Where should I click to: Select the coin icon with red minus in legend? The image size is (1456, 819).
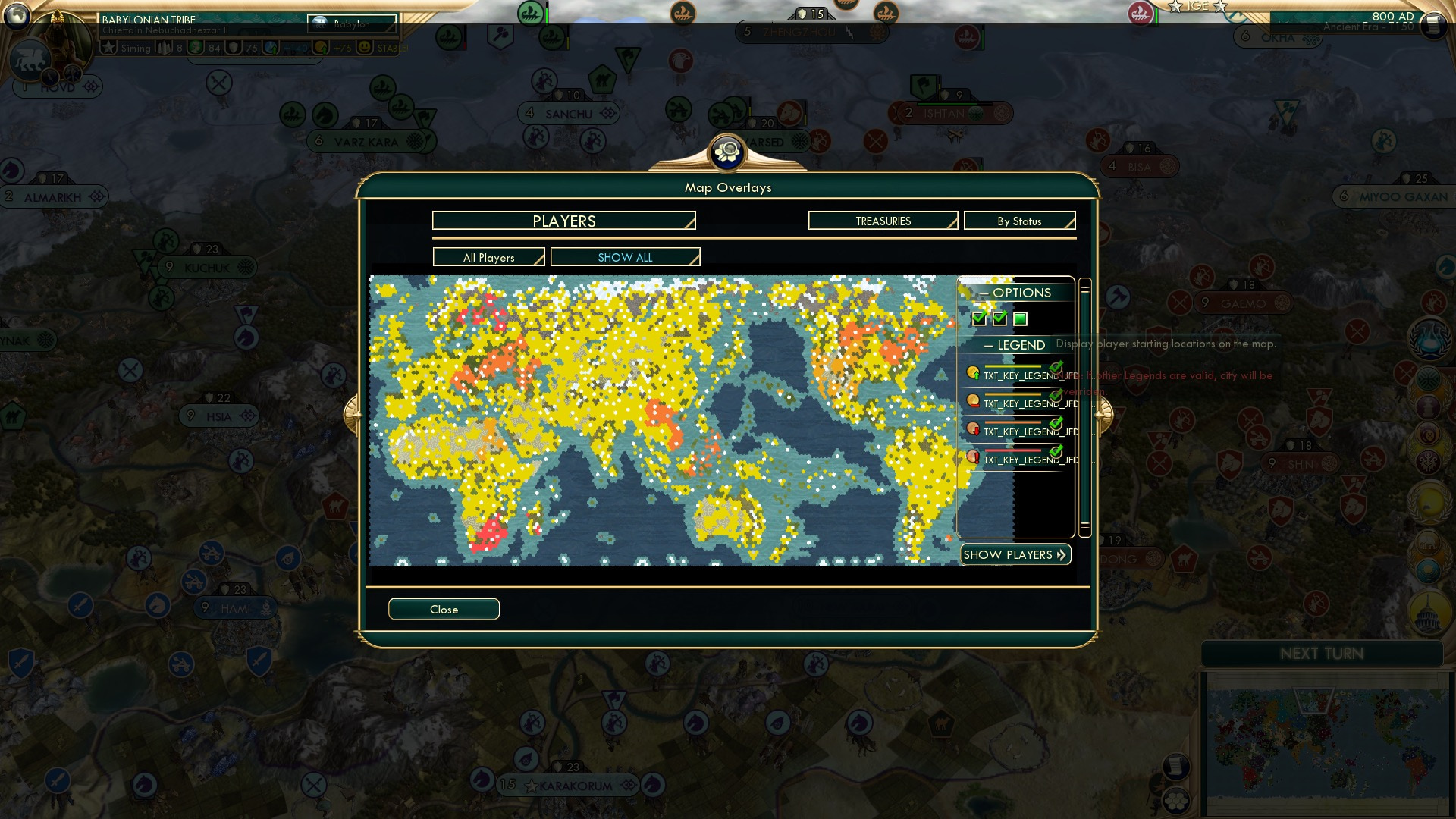(973, 401)
